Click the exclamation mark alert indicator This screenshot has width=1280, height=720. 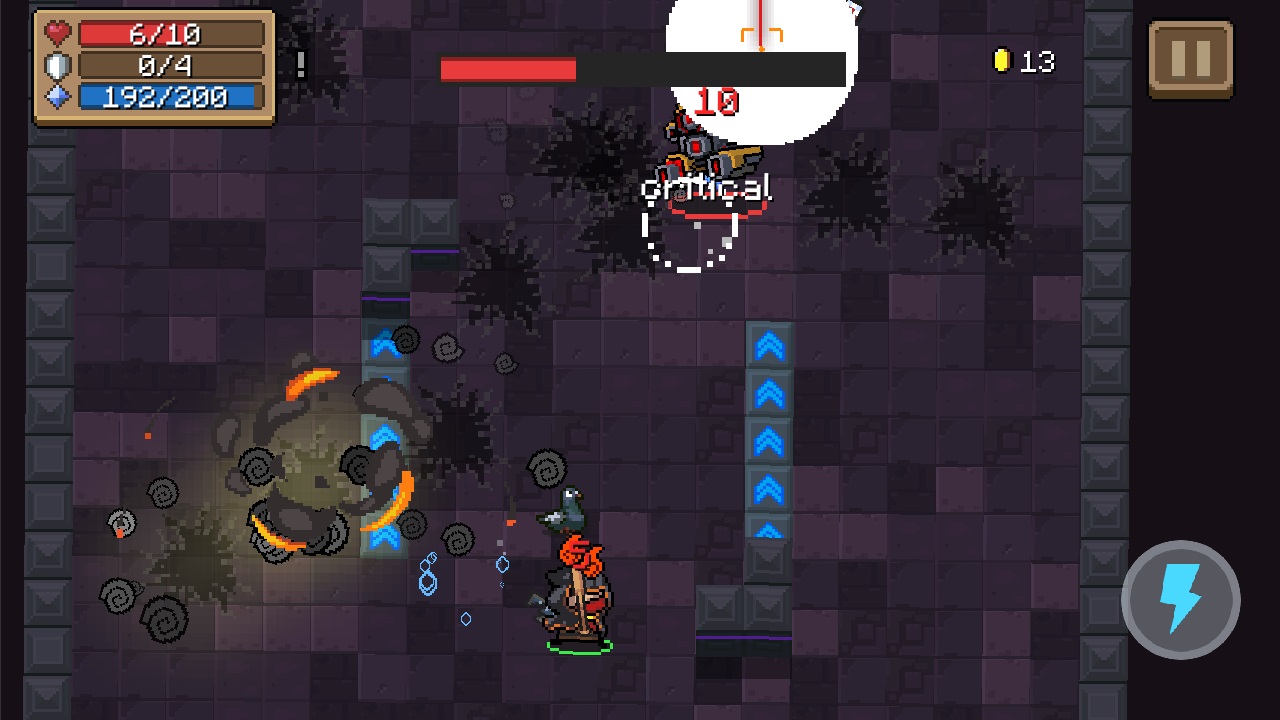tap(299, 64)
